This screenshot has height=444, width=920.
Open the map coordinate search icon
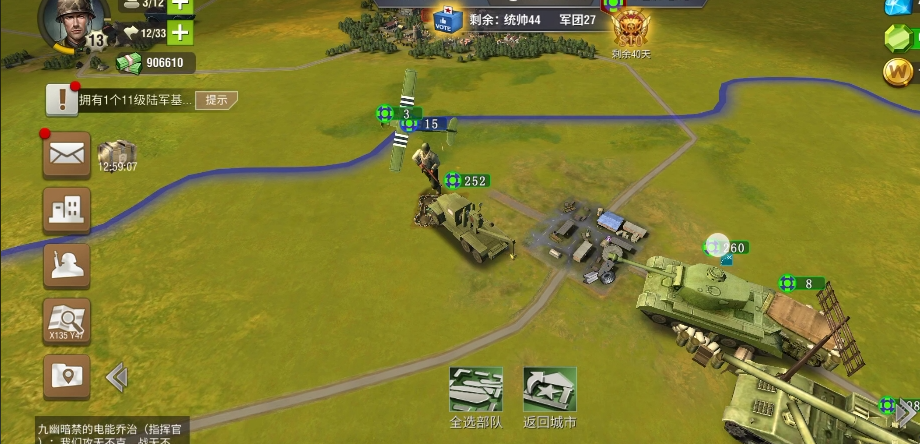tap(66, 321)
